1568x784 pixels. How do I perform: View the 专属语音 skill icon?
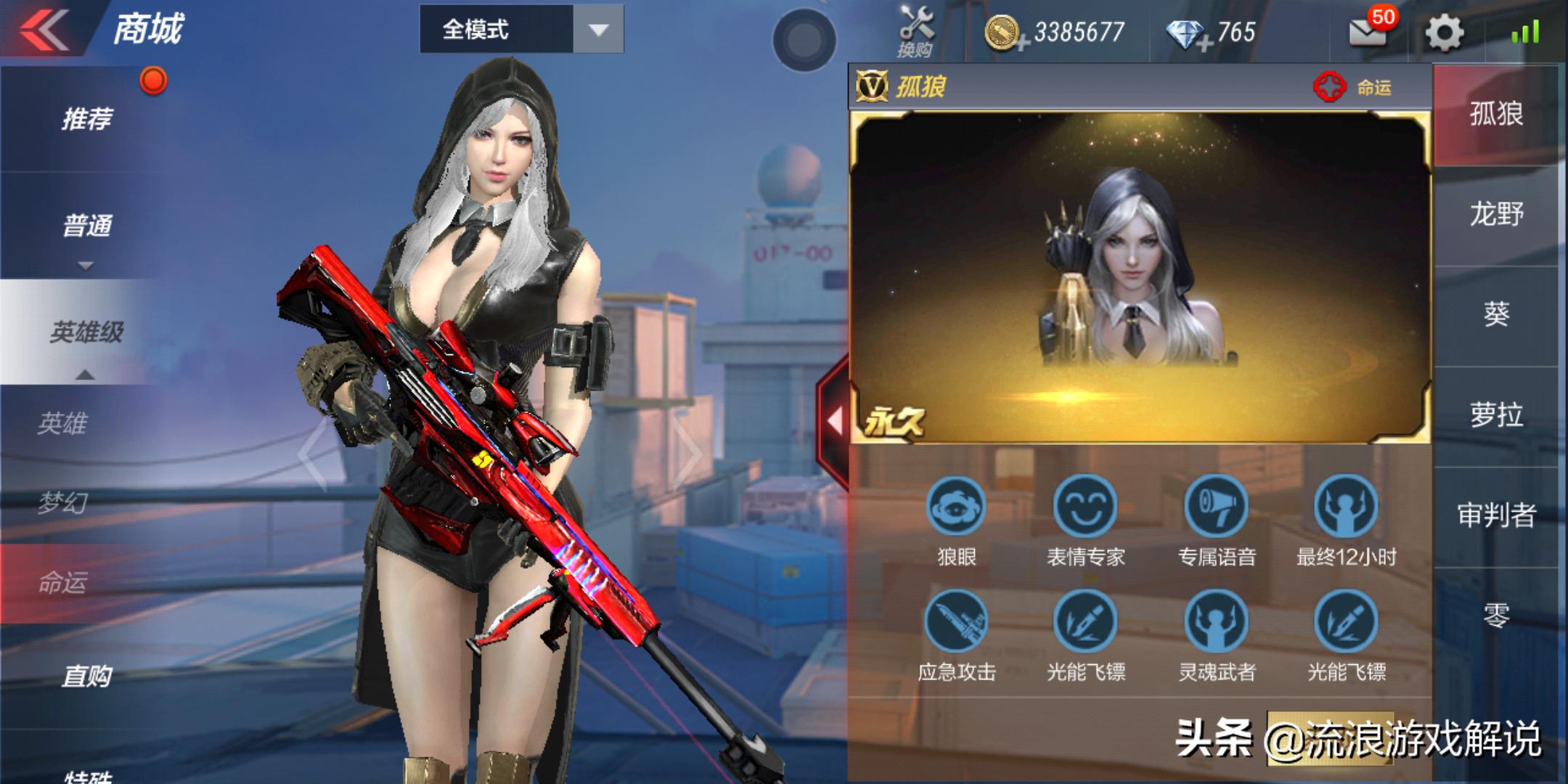pyautogui.click(x=1217, y=507)
